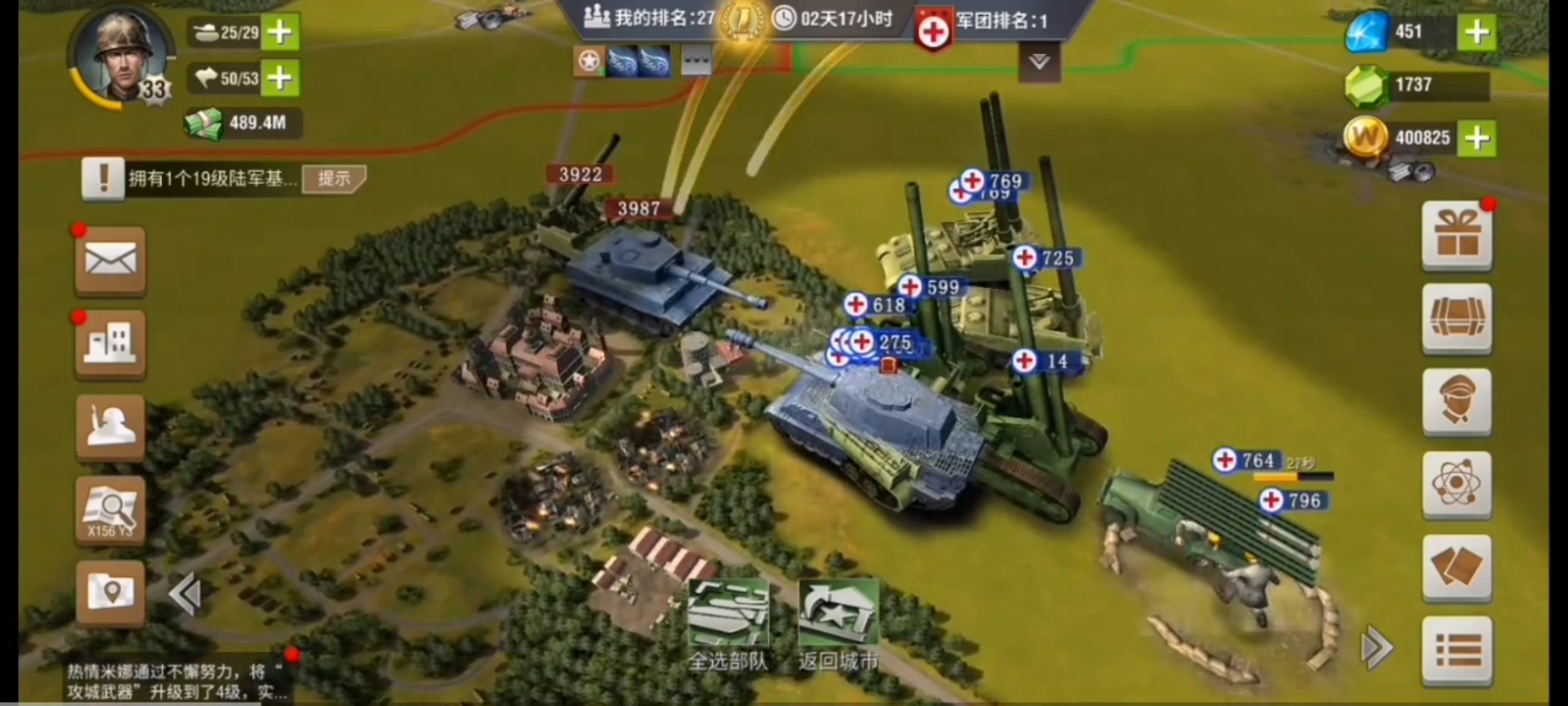Expand the top ranking dropdown arrow
The height and width of the screenshot is (706, 1568).
tap(1039, 63)
